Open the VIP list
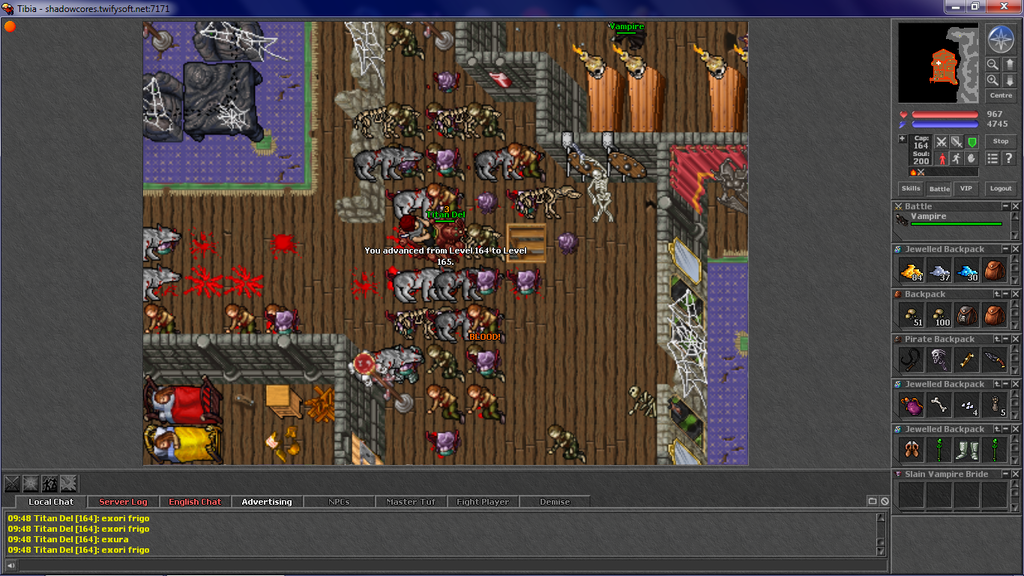Viewport: 1024px width, 576px height. point(965,188)
